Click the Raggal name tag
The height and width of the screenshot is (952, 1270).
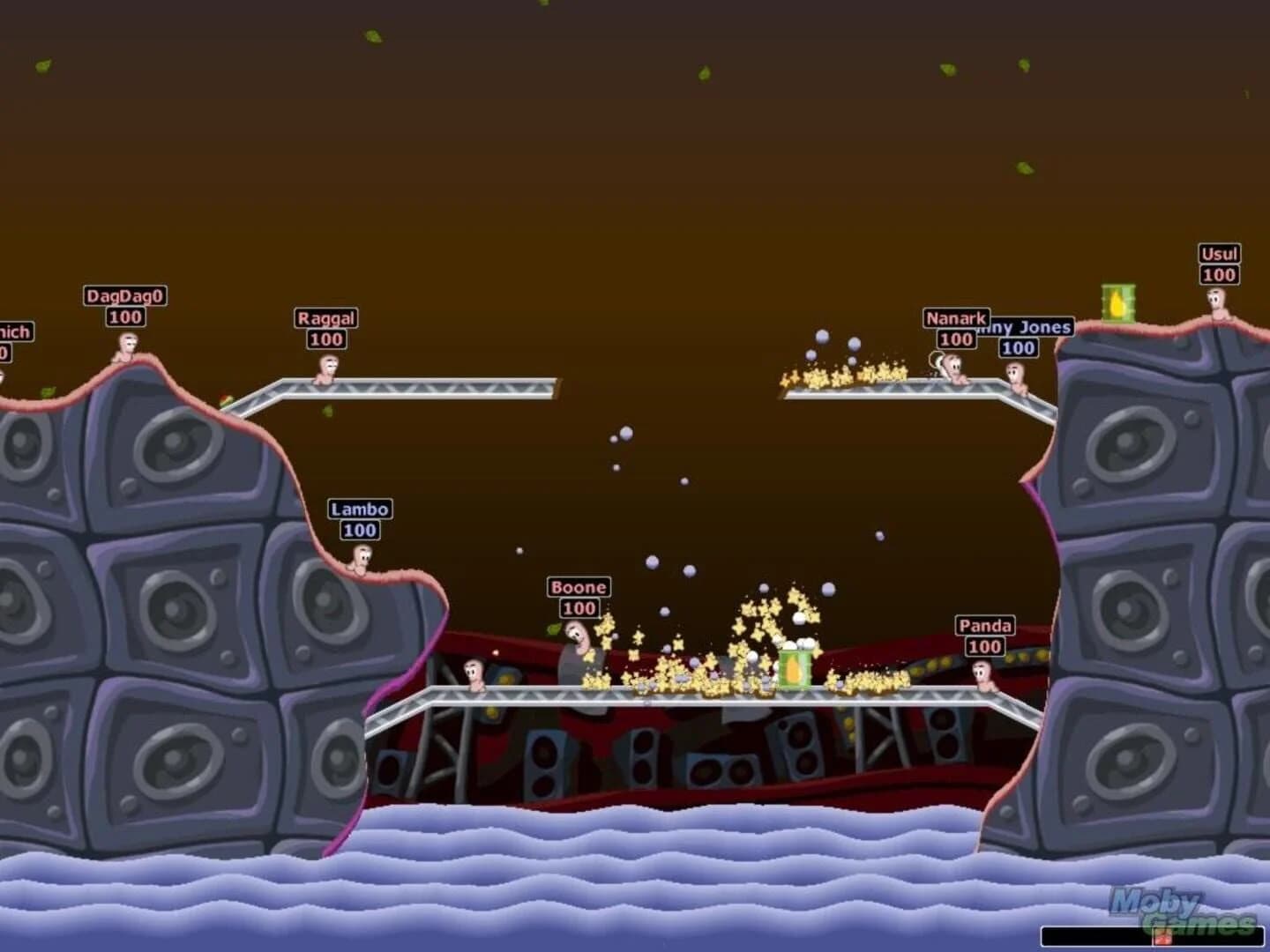[325, 319]
